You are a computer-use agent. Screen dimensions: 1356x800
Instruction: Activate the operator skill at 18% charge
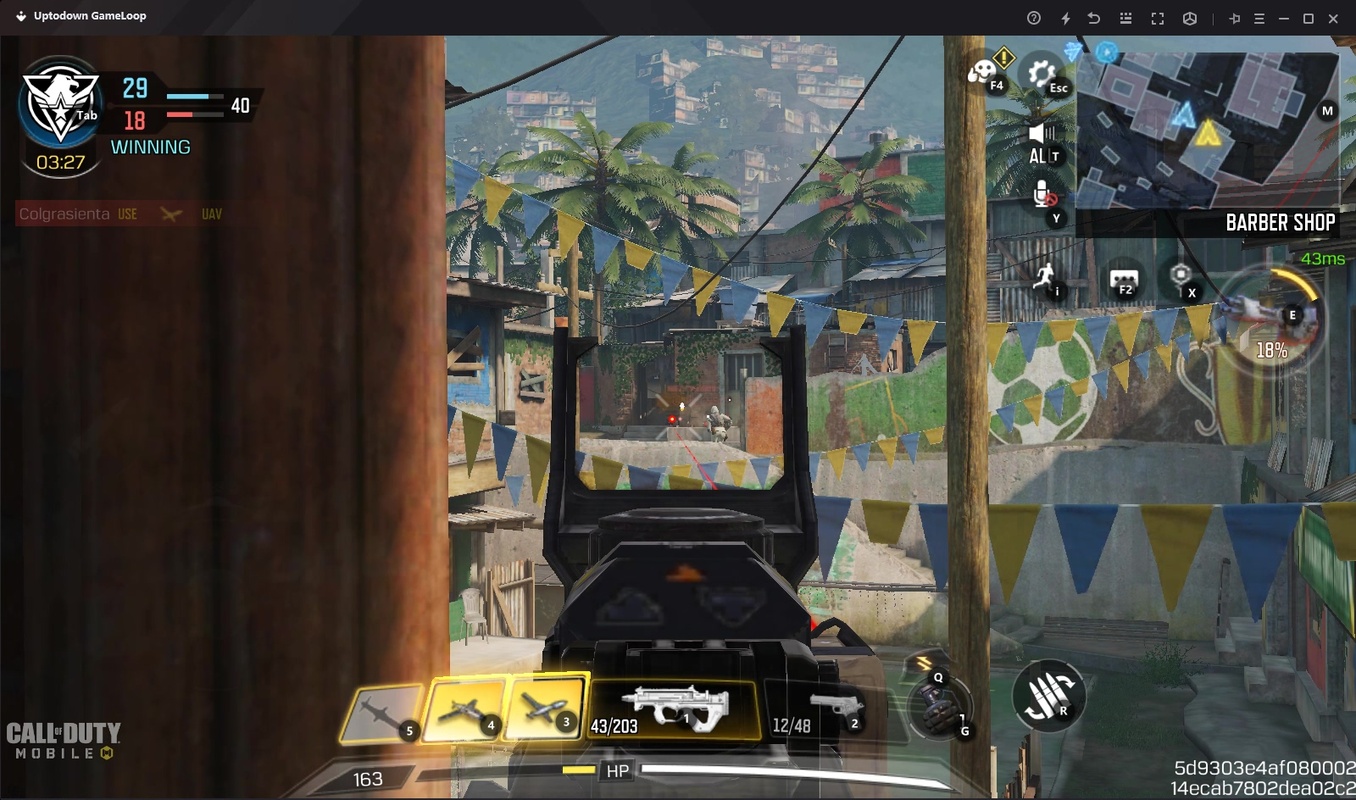point(1270,318)
